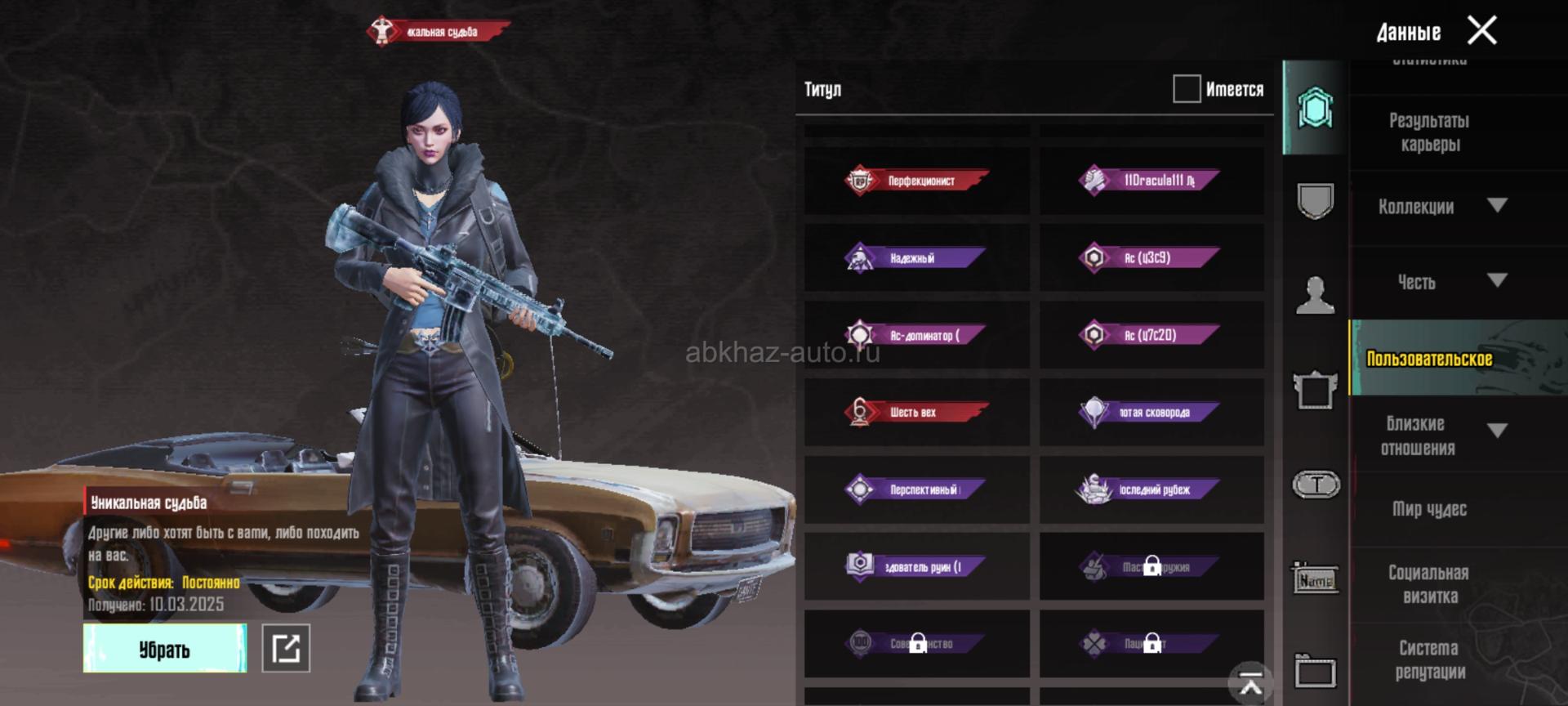Choose the Ас (ц7с20) title

(1151, 335)
